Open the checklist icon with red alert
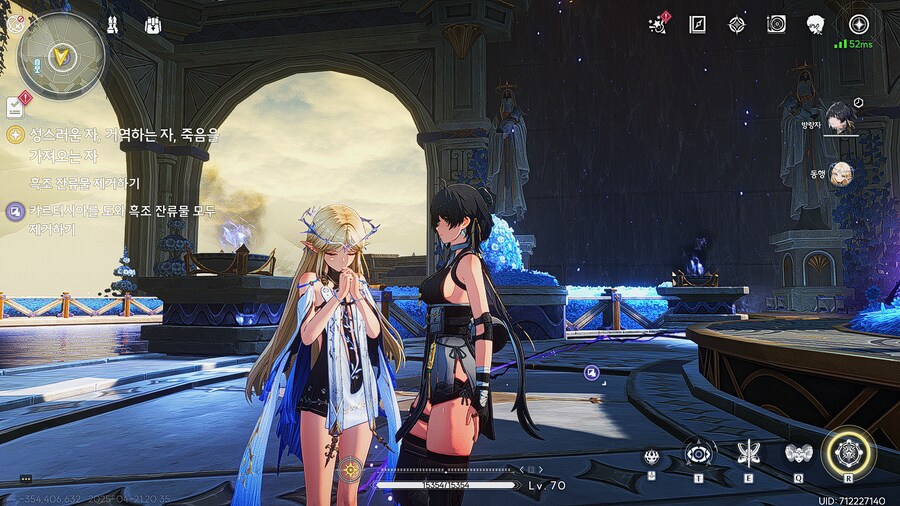Viewport: 900px width, 506px height. (16, 104)
